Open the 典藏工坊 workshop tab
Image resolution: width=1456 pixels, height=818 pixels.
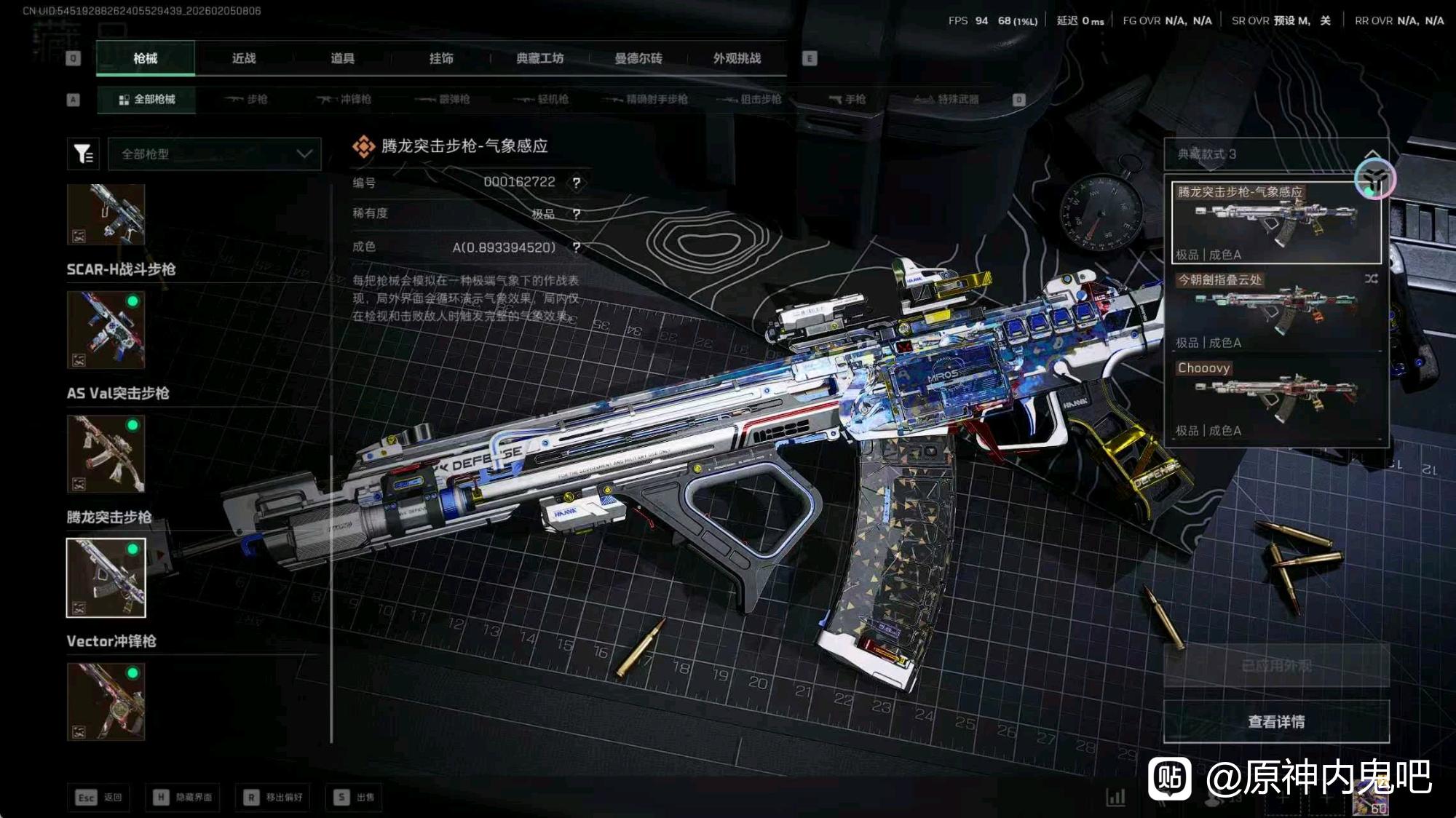tap(539, 58)
